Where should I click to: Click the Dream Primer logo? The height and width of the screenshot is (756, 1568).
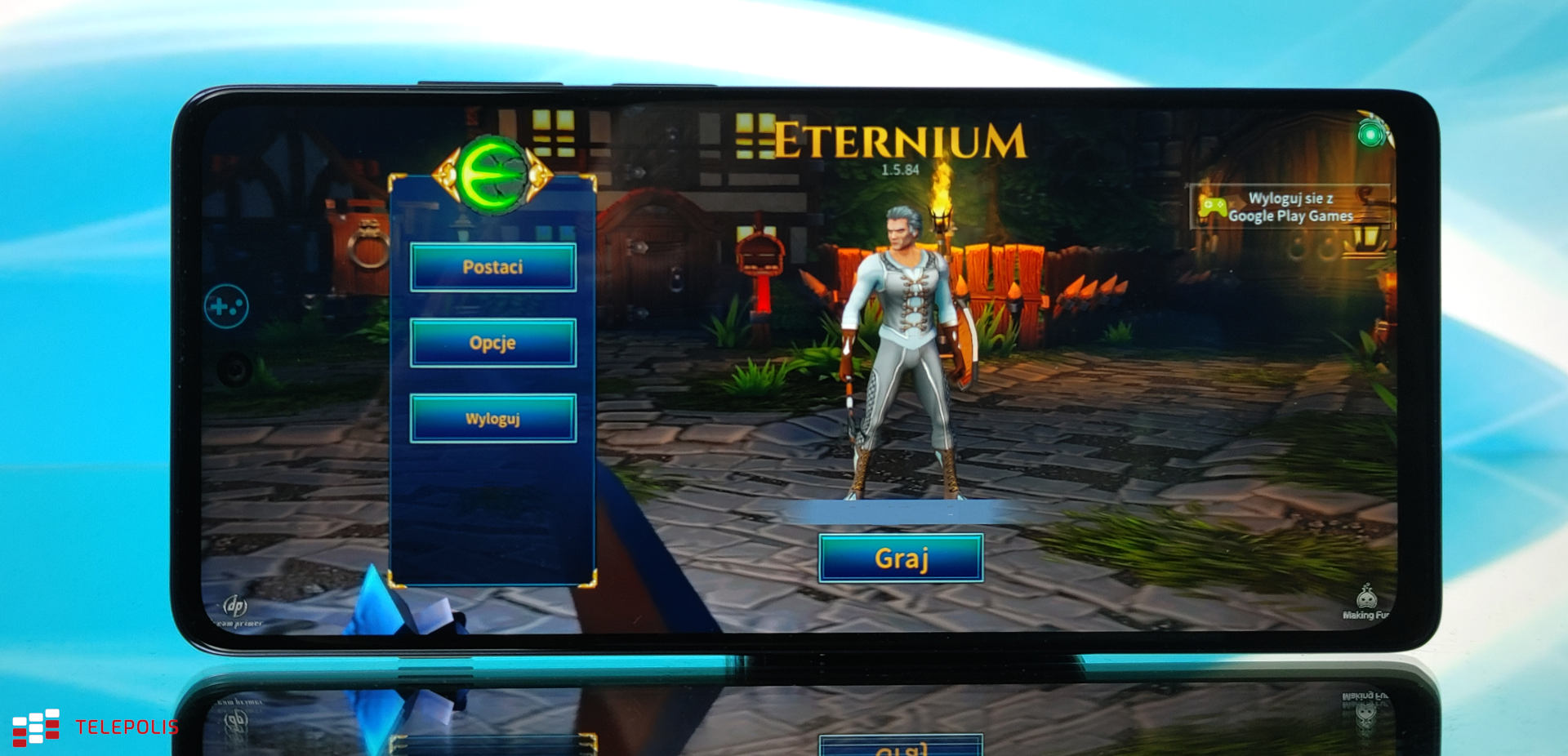click(236, 609)
